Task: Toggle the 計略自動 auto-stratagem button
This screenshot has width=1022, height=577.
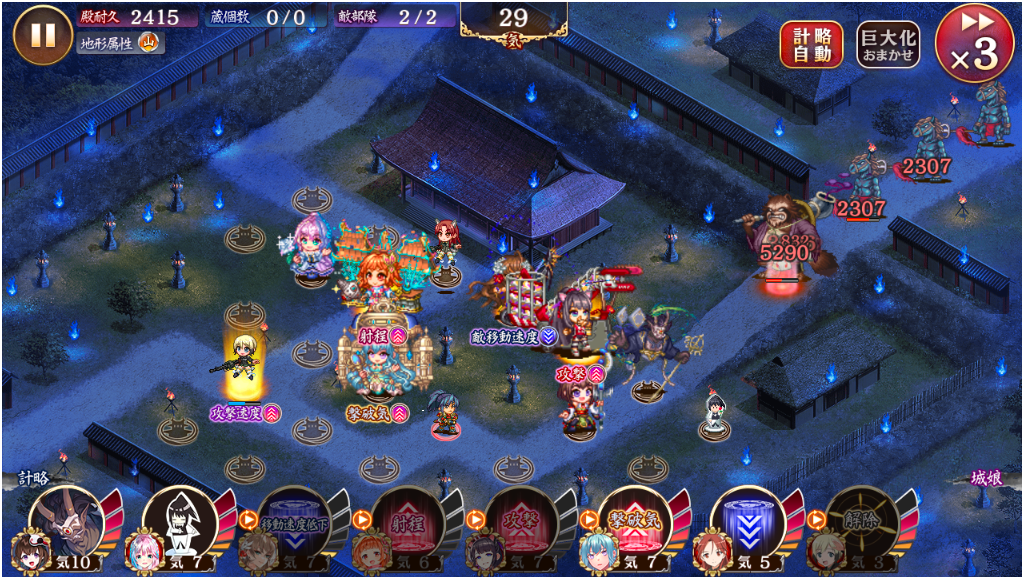Action: (x=811, y=45)
